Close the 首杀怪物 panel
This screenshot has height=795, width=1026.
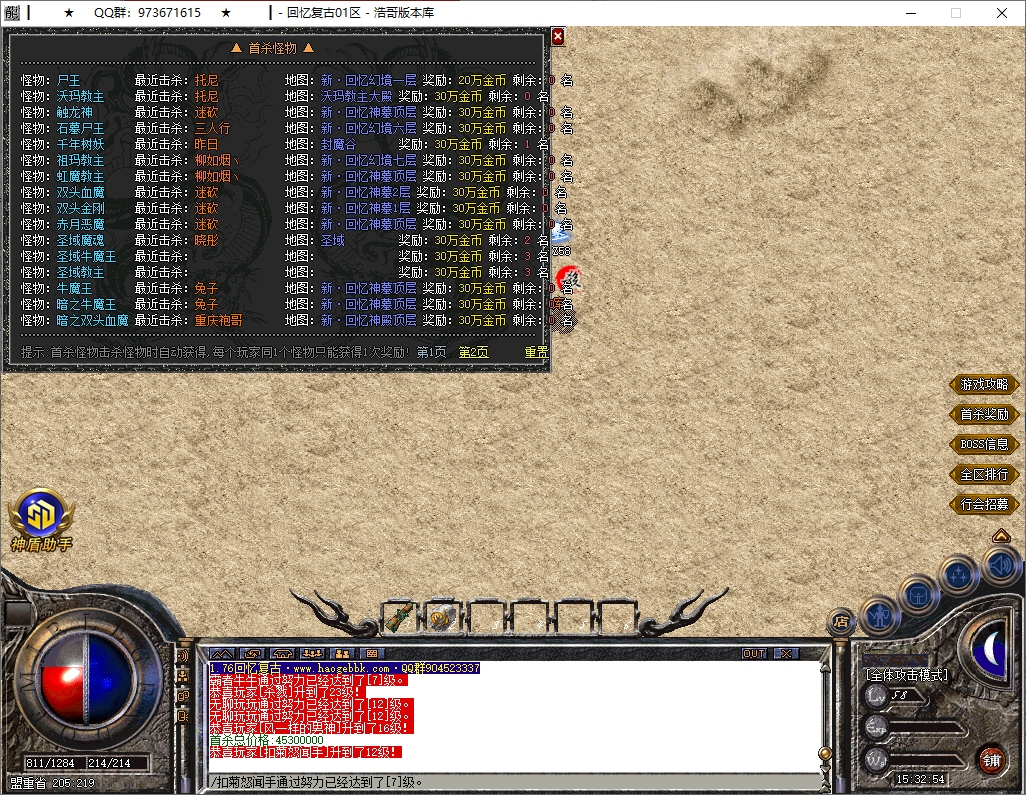click(x=558, y=36)
